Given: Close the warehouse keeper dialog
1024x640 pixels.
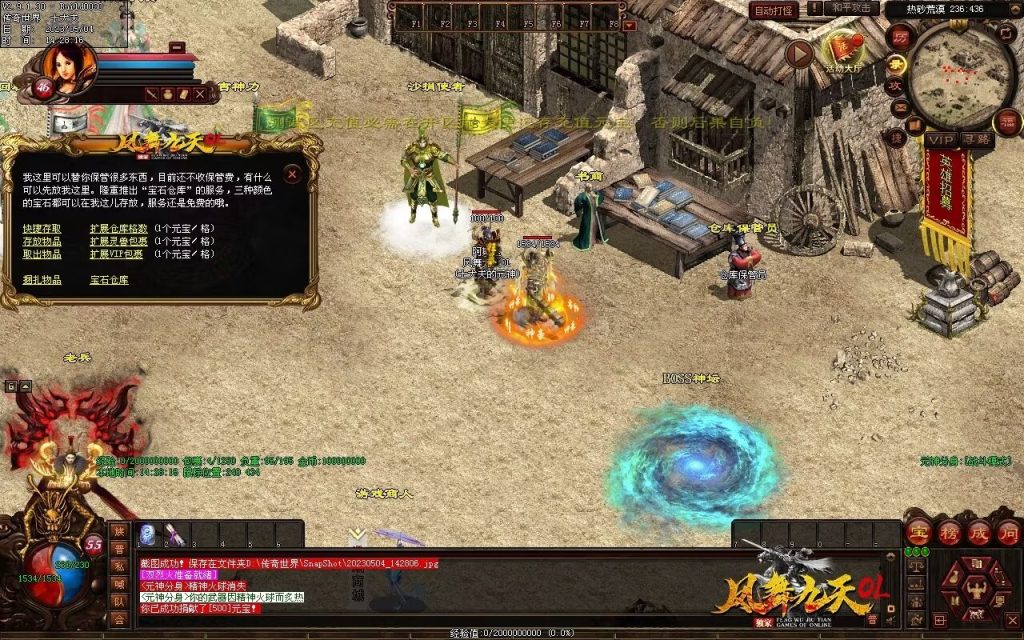Looking at the screenshot, I should coord(292,174).
